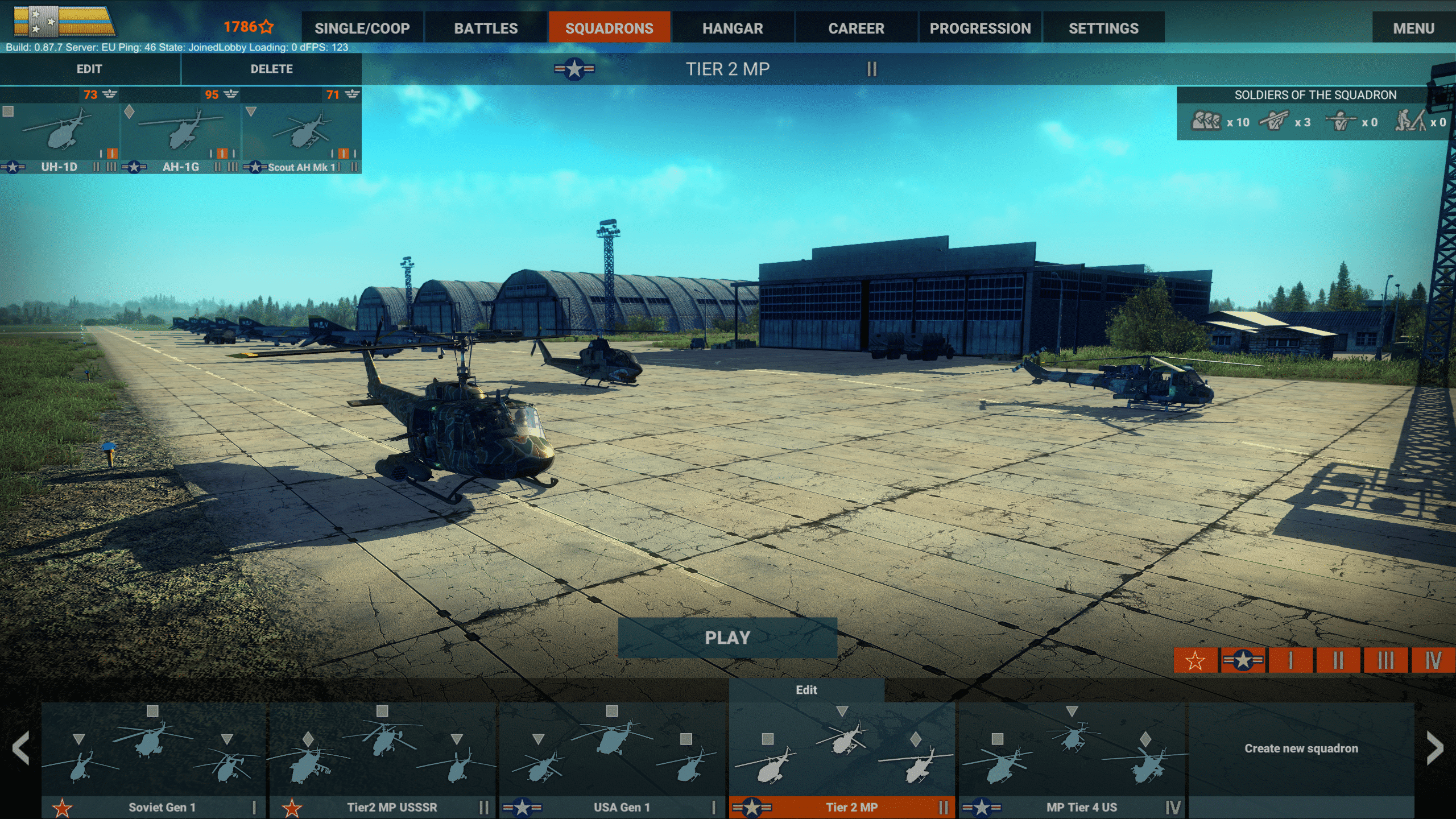Start the game with the Play button
The width and height of the screenshot is (1456, 819).
coord(727,638)
